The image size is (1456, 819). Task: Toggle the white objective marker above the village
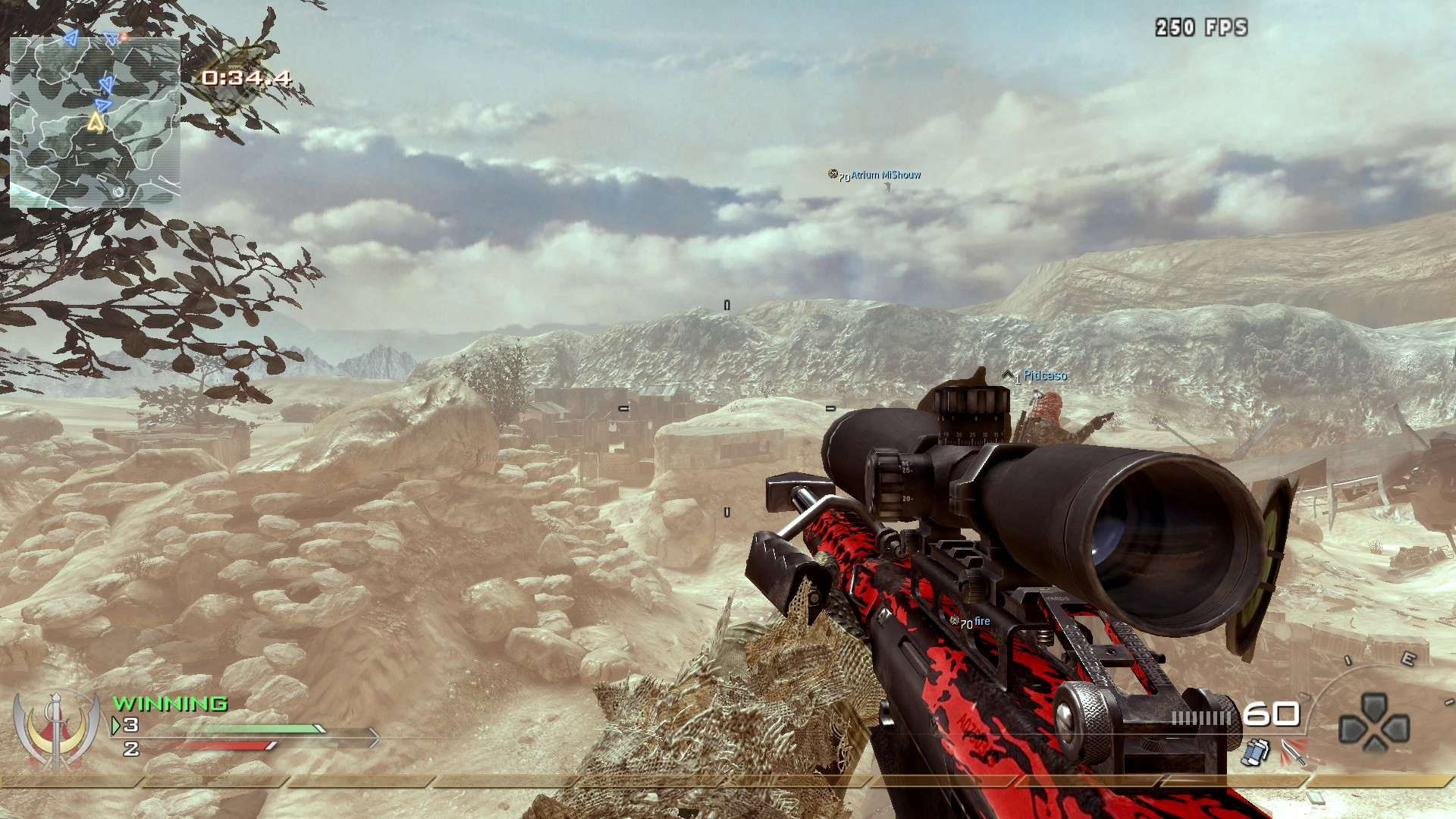point(726,303)
